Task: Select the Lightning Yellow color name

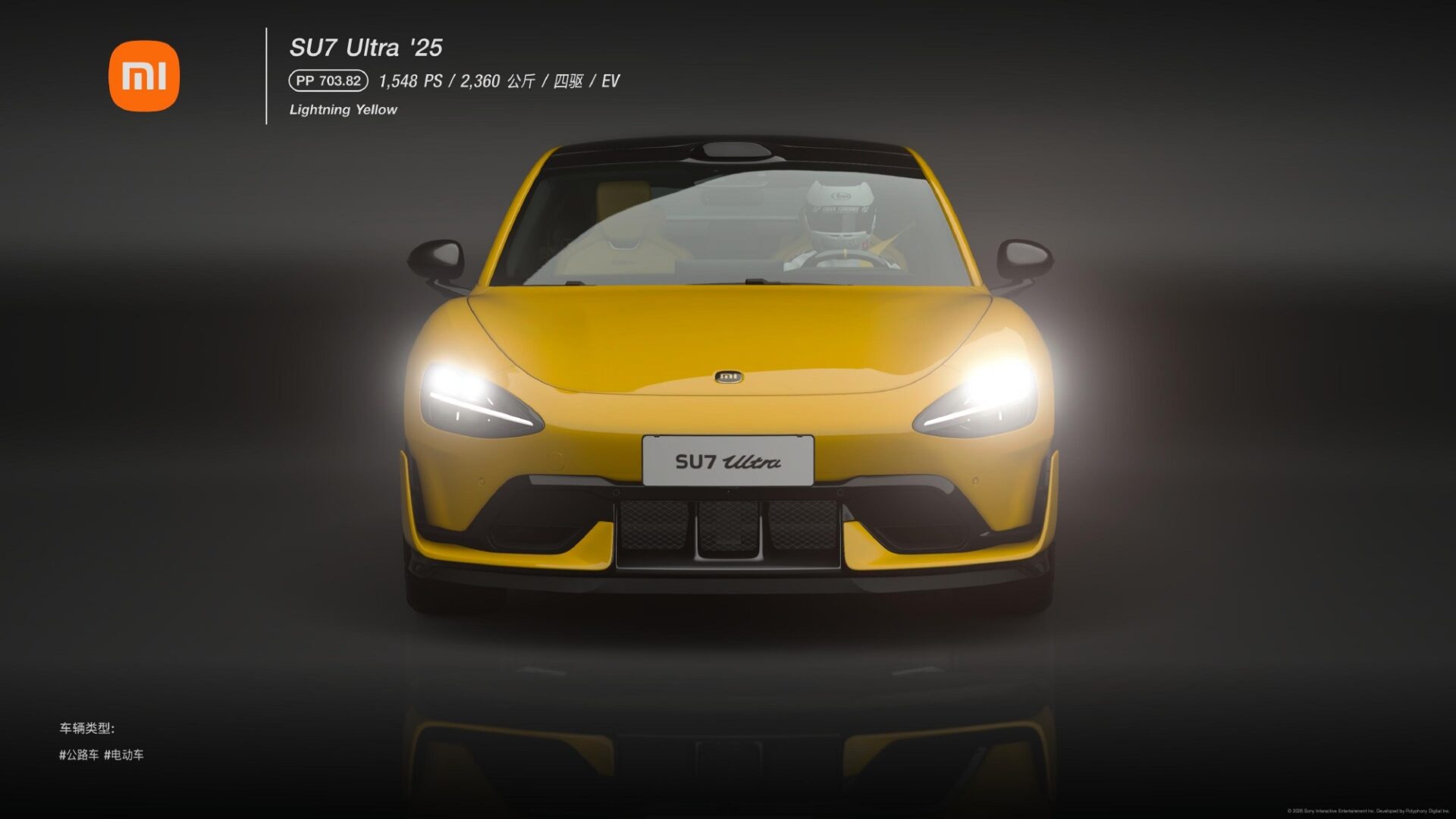Action: tap(342, 109)
